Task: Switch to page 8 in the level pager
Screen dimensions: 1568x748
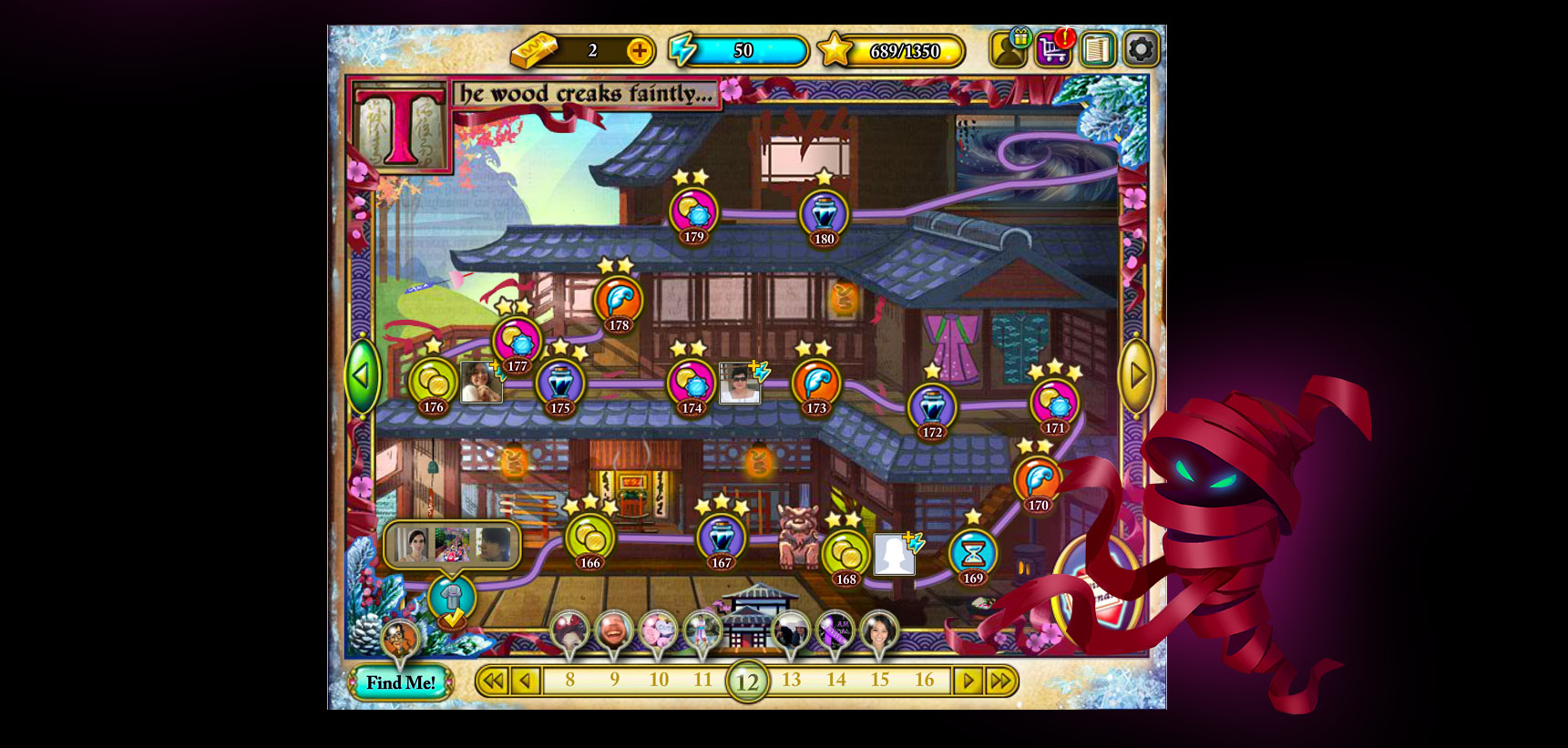Action: coord(569,680)
